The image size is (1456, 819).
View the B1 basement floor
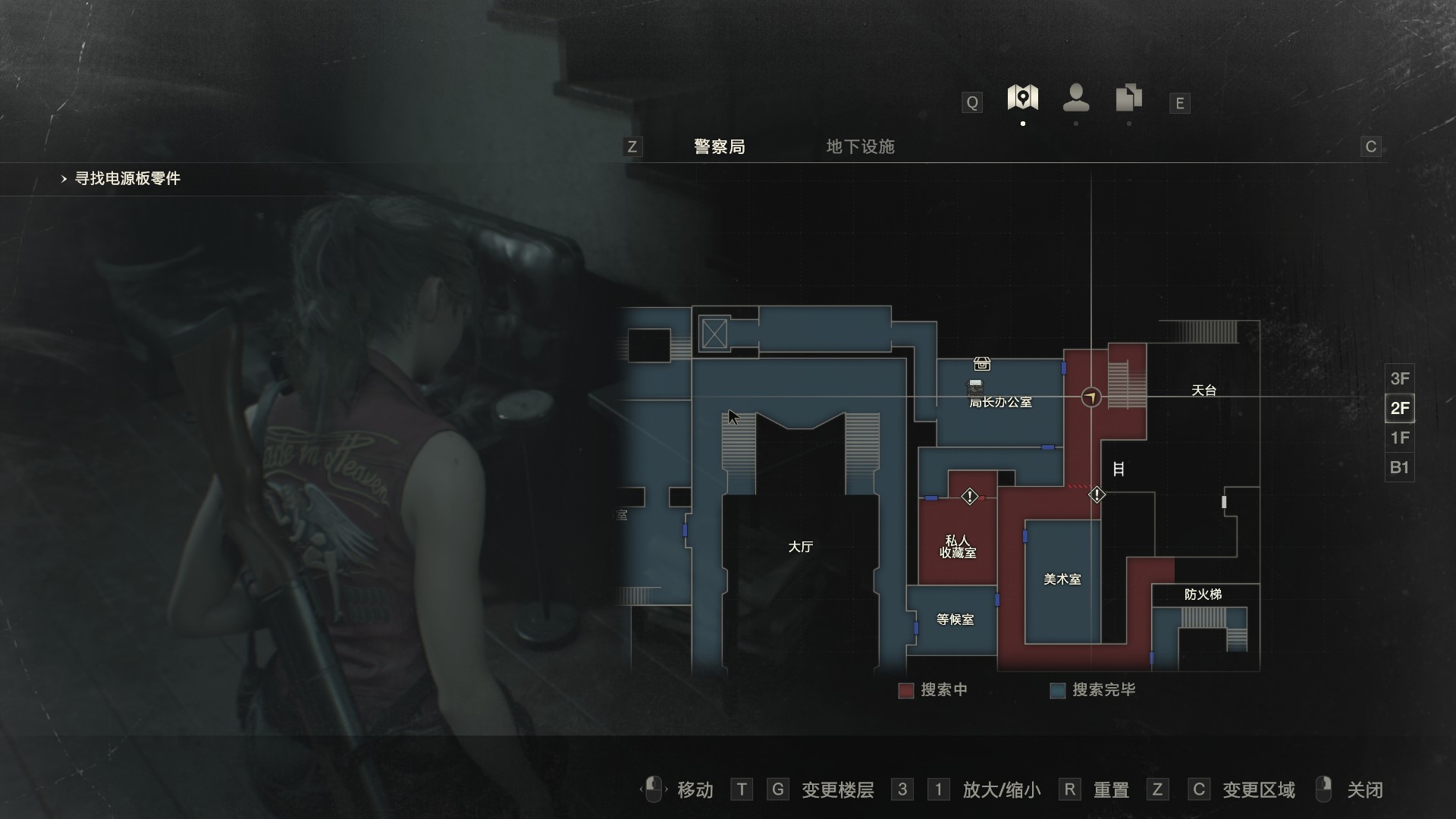(1399, 467)
